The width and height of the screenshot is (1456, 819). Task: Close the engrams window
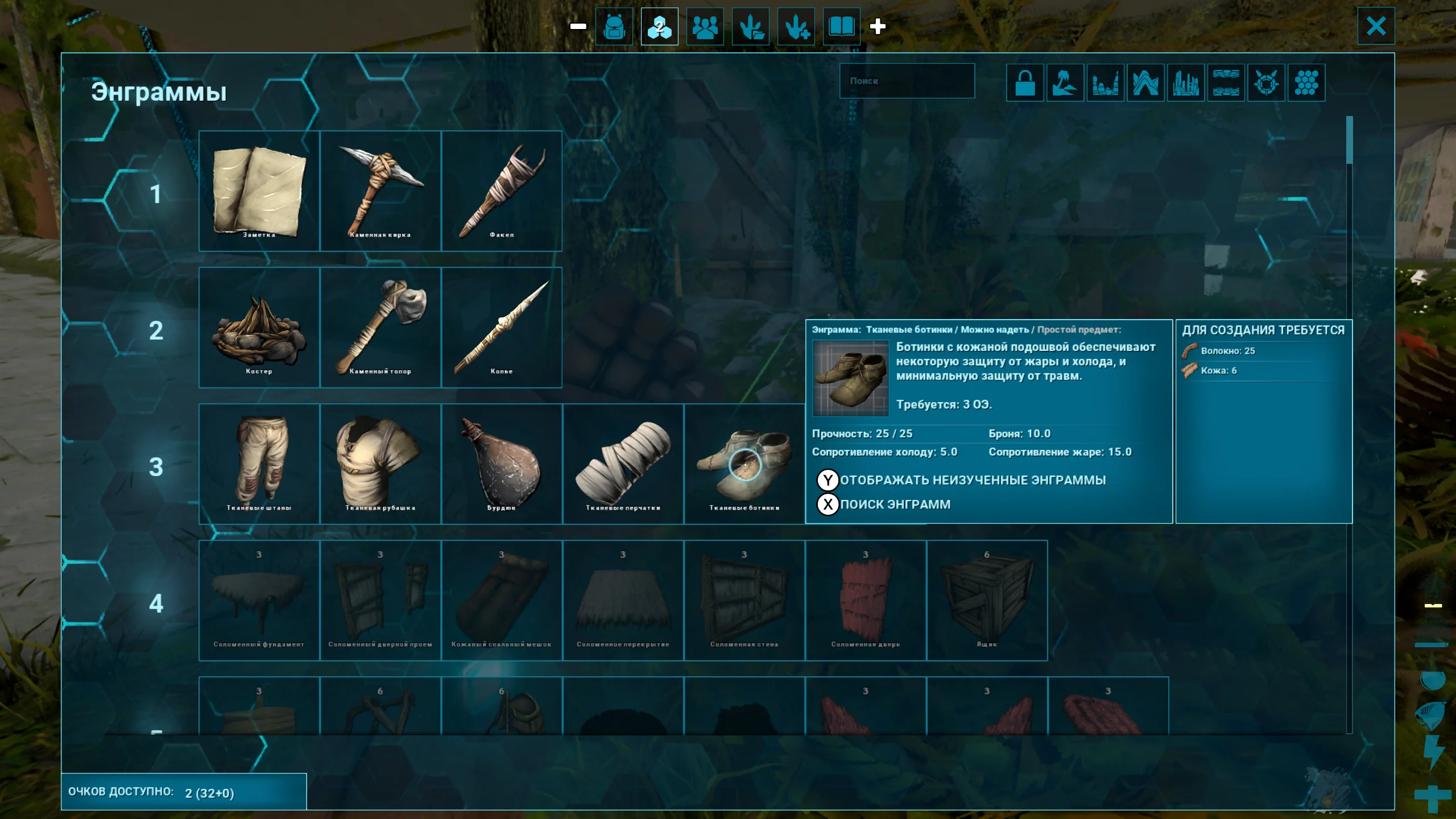[x=1375, y=26]
